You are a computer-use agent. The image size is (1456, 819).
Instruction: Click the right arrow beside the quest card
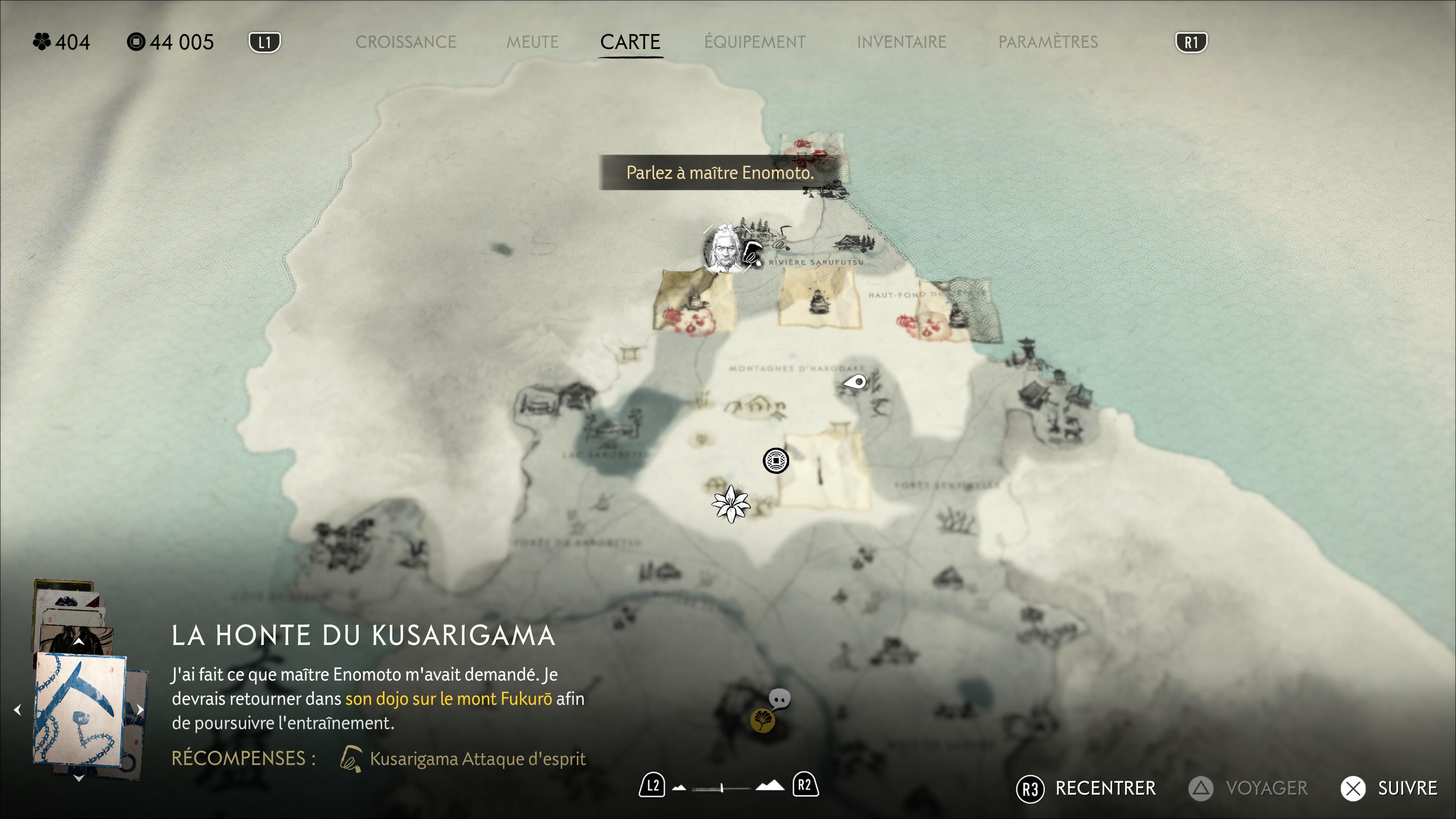(x=140, y=709)
